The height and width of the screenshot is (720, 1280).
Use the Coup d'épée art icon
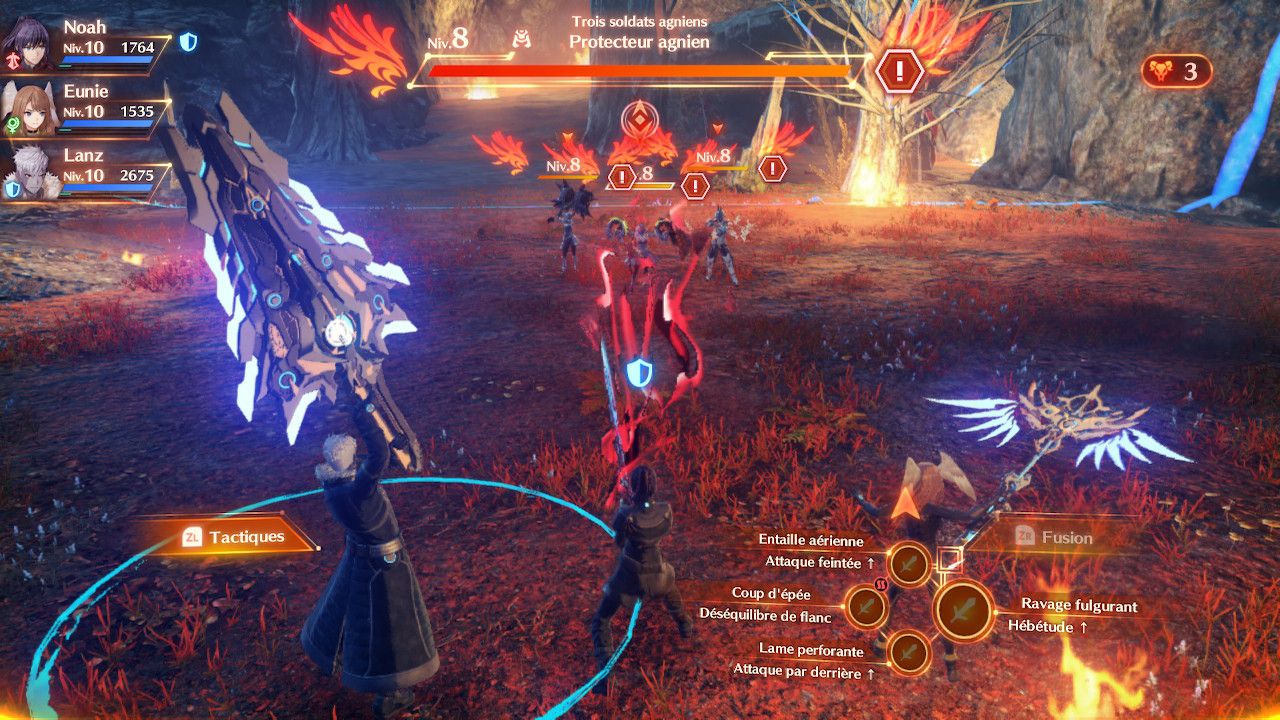tap(866, 606)
